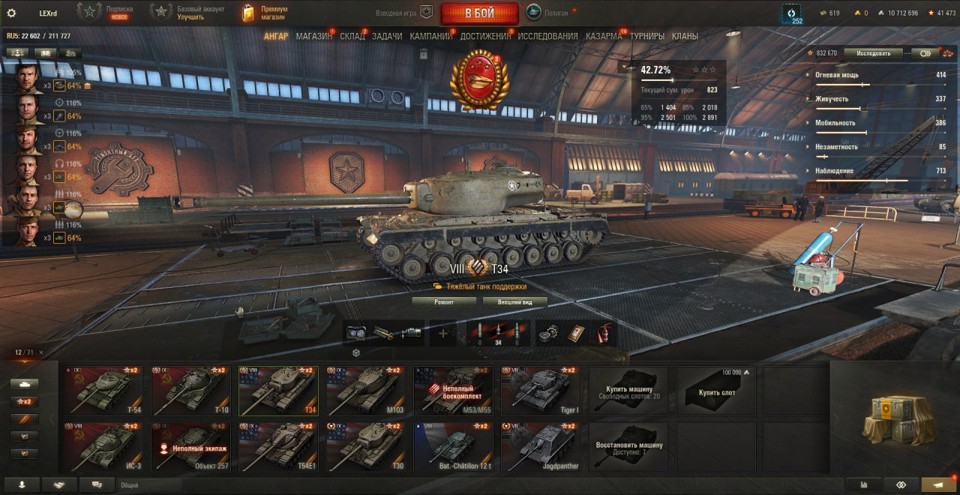Select the fire extinguisher consumable slot
Screen dimensions: 960x495
point(604,333)
